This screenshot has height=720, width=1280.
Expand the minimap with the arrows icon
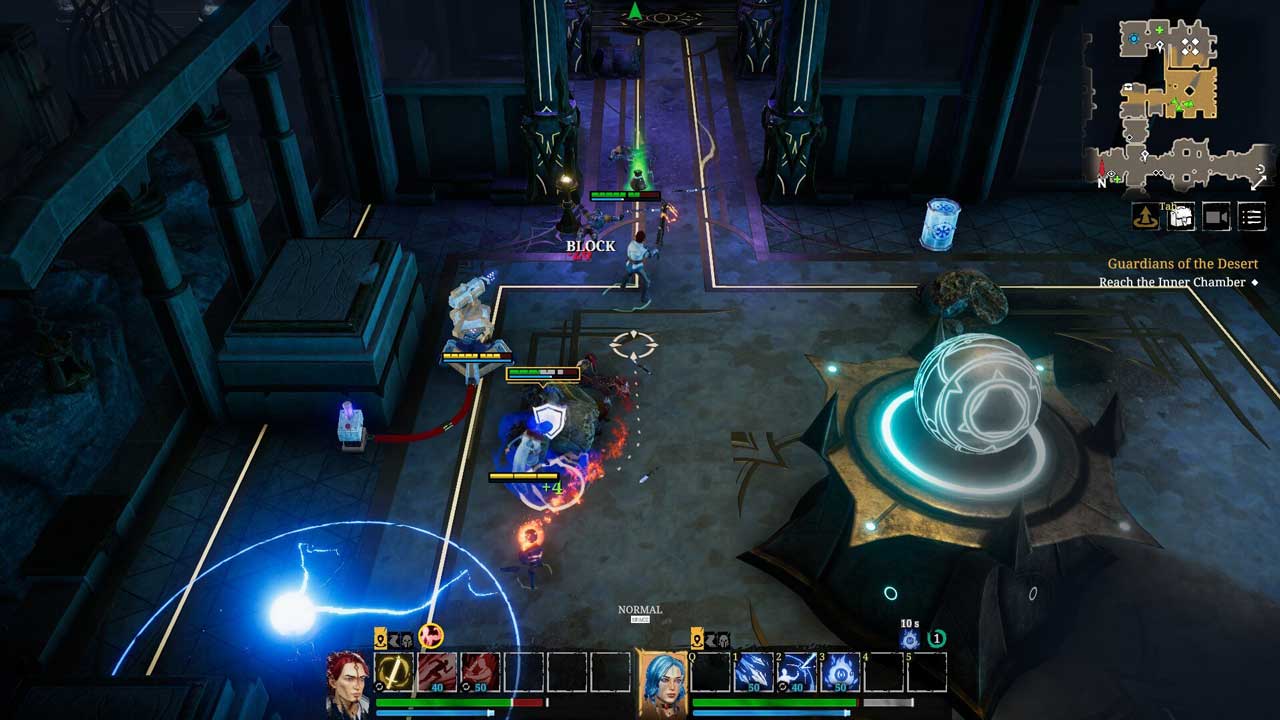[1257, 180]
